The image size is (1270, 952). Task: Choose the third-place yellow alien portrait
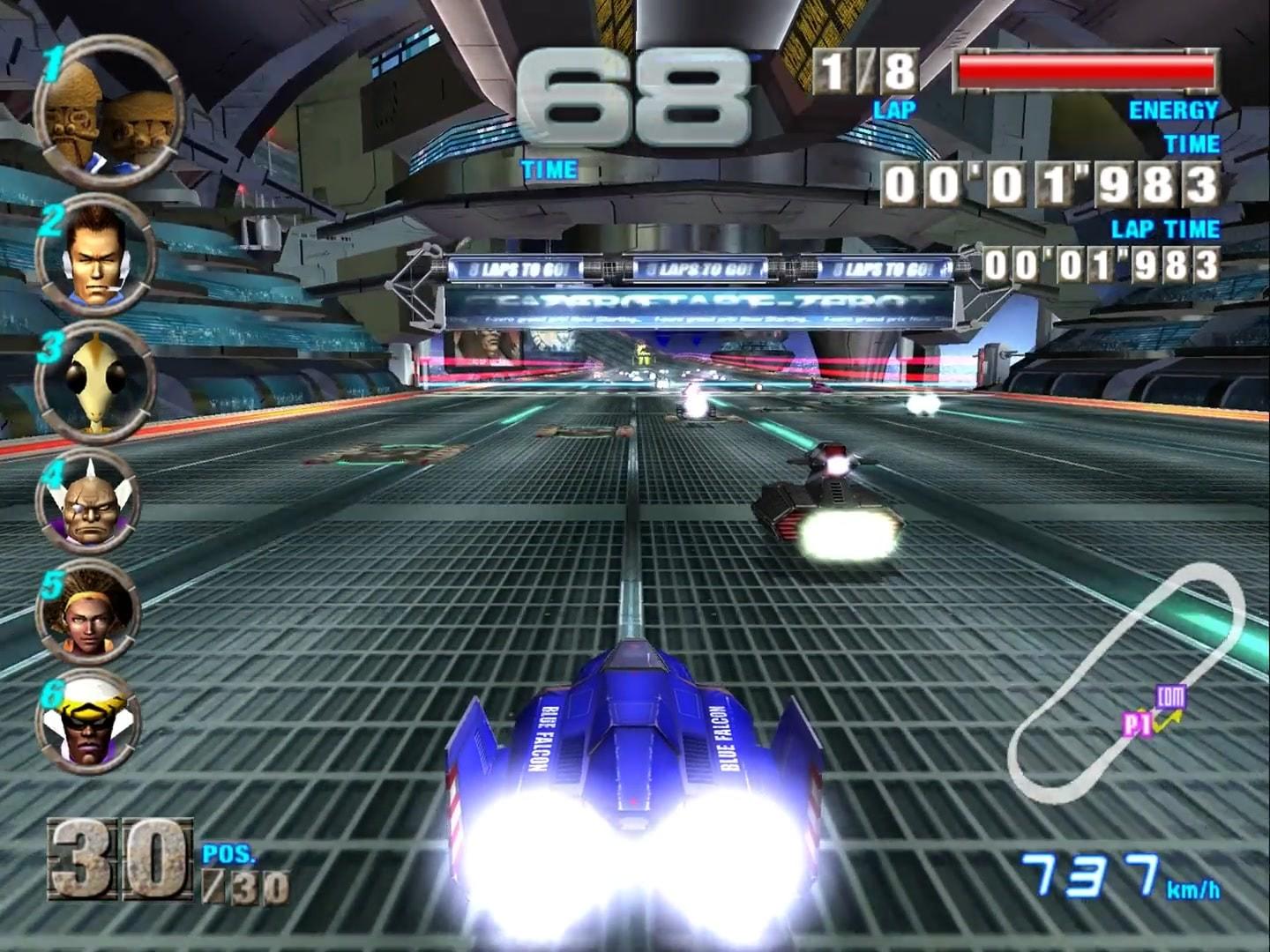(95, 382)
